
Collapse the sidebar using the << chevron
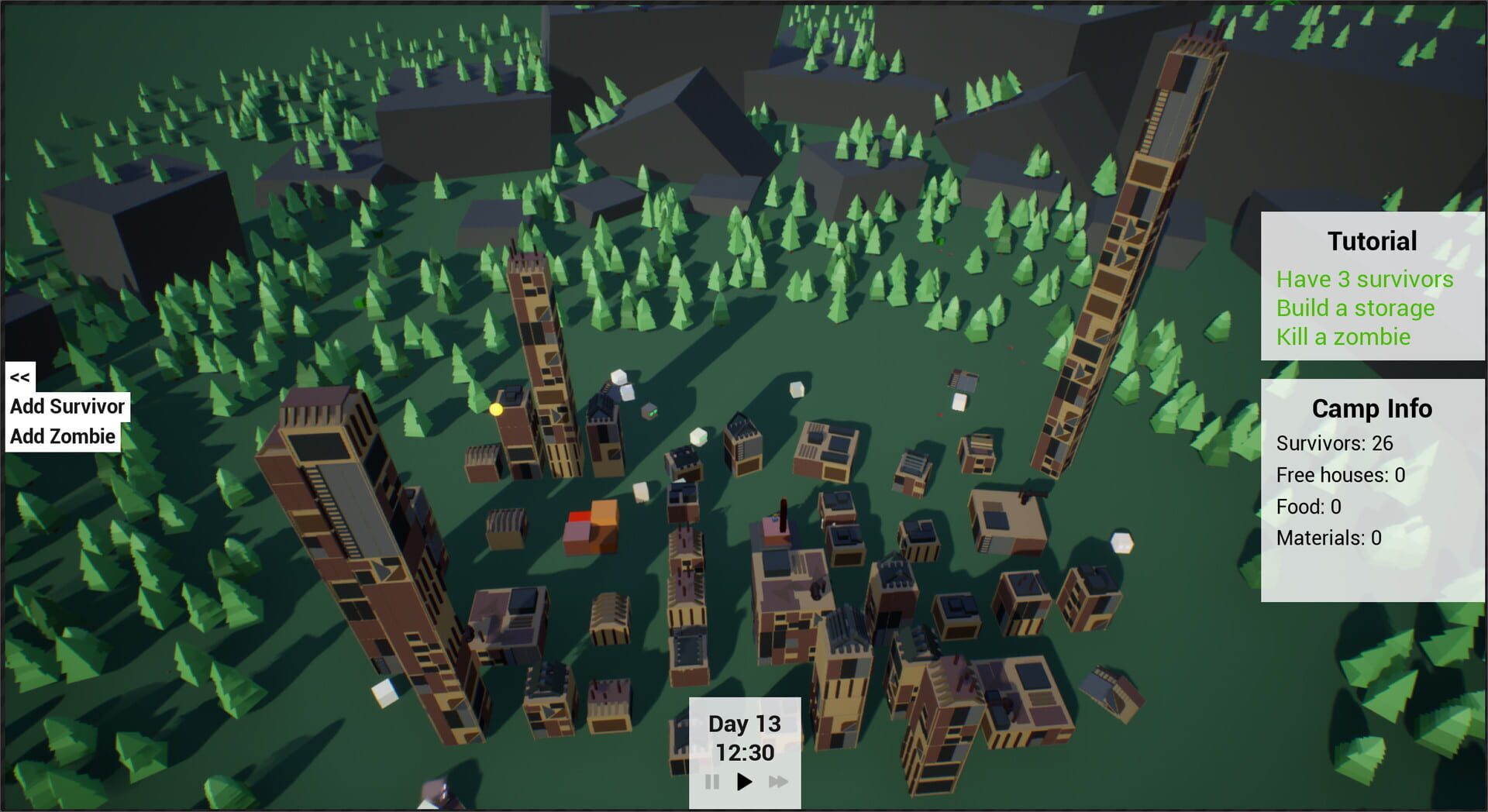(19, 377)
